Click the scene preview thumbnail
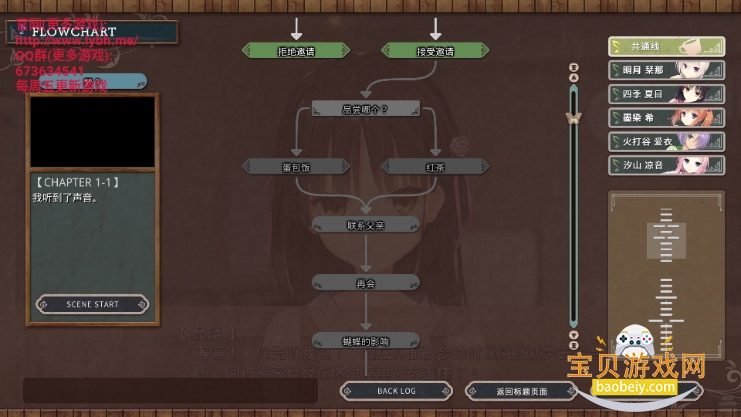 [93, 131]
